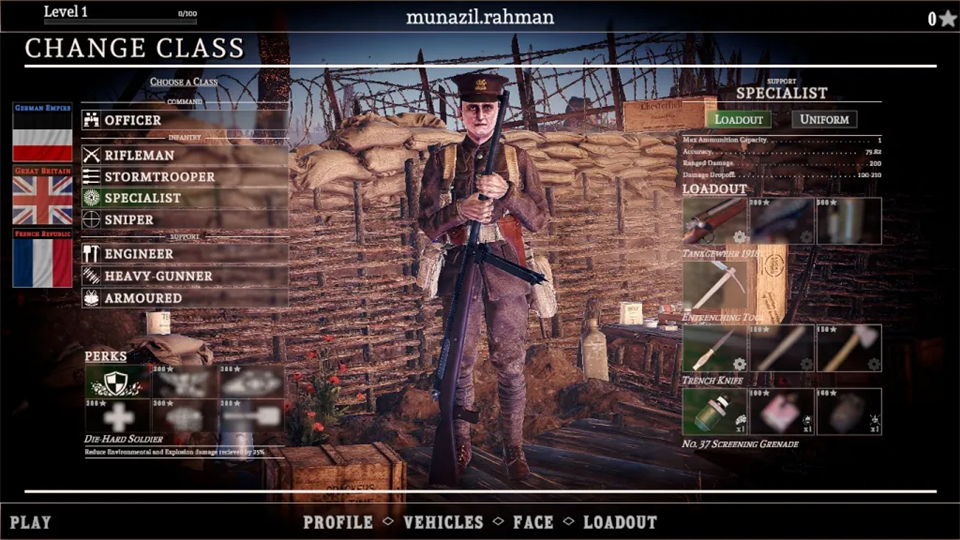960x540 pixels.
Task: Select the No. 37 Screening Grenade
Action: point(715,412)
